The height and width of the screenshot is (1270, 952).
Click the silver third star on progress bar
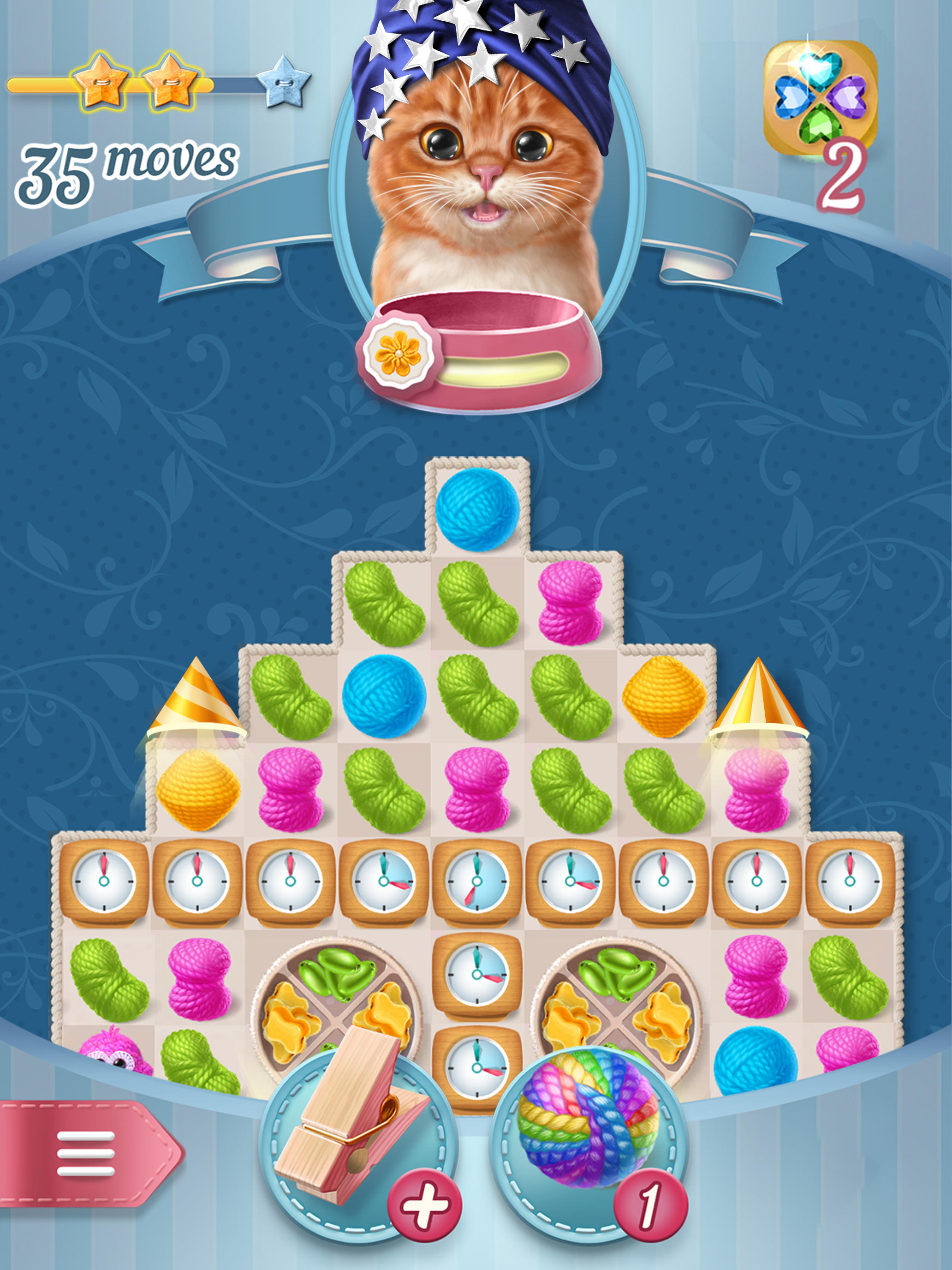281,83
